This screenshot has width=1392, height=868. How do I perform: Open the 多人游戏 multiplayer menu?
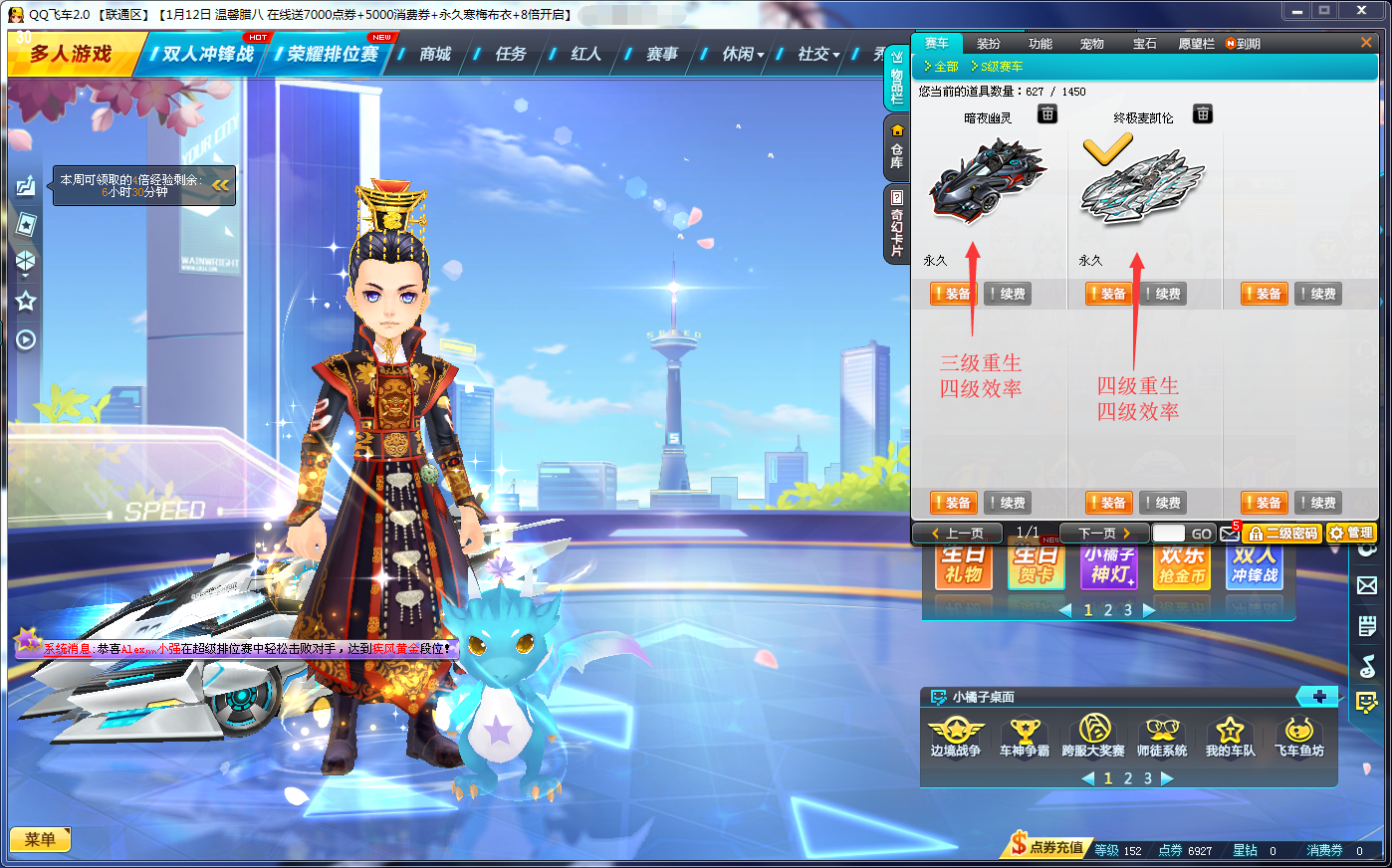pyautogui.click(x=70, y=54)
